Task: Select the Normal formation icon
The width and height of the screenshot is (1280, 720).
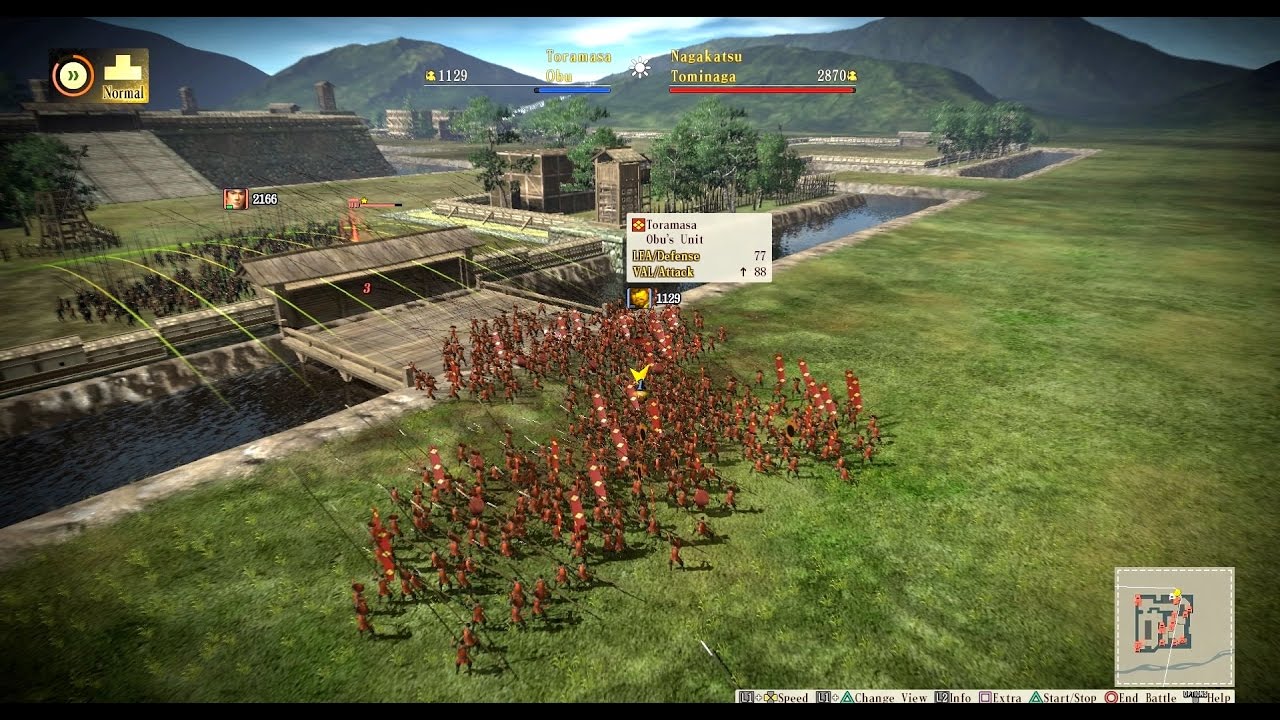Action: [123, 76]
